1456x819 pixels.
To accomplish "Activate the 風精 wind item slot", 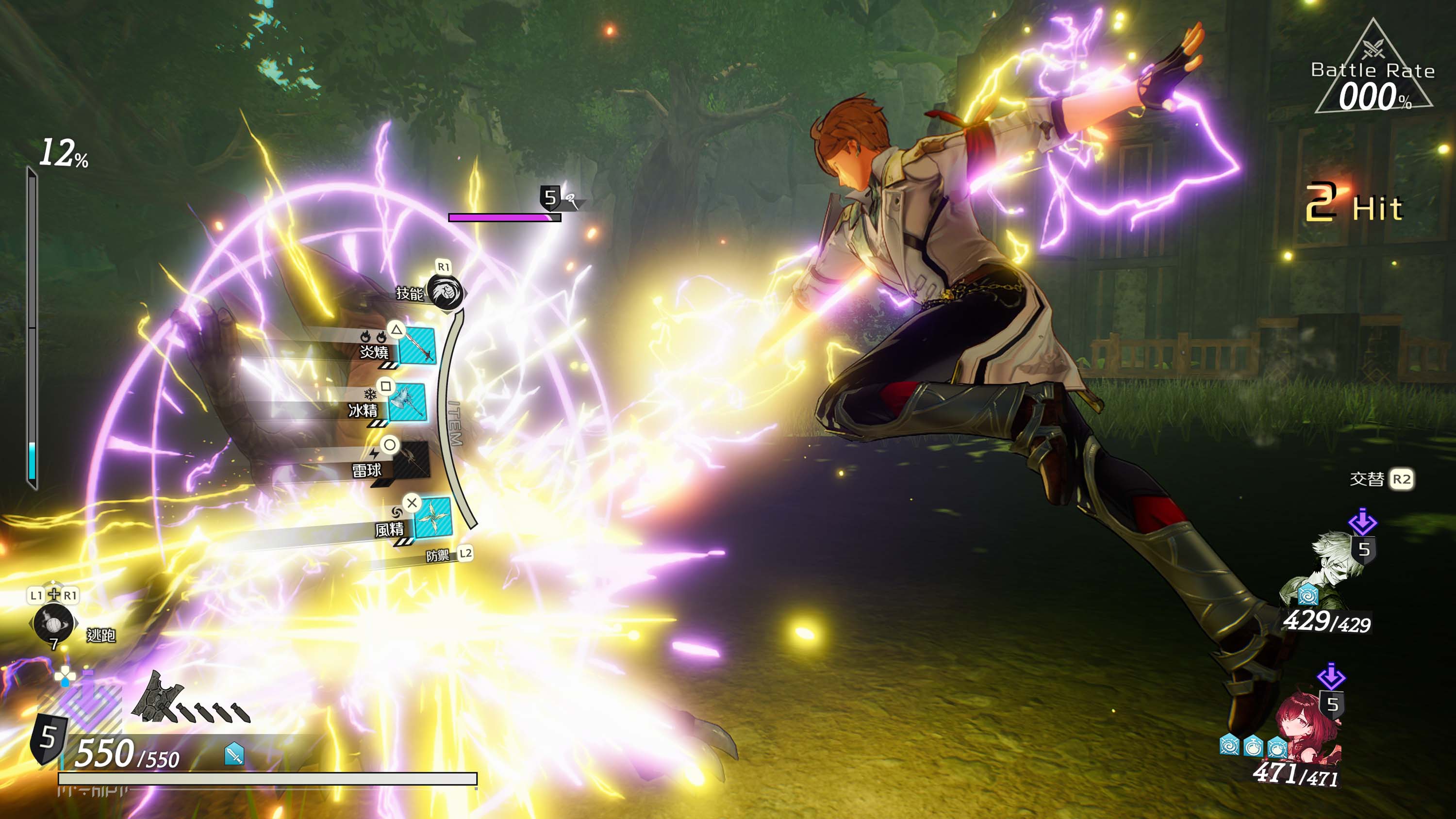I will [x=433, y=518].
